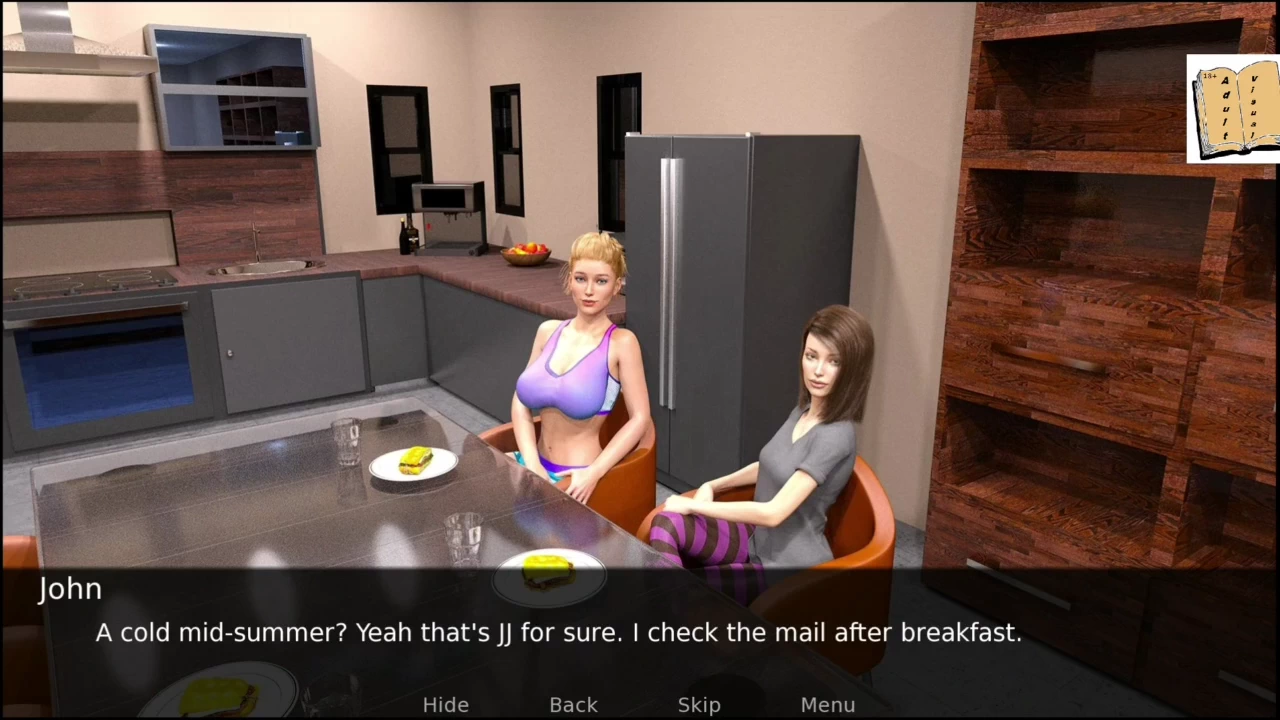The width and height of the screenshot is (1280, 720).
Task: Advance John's dialogue text
Action: 558,632
